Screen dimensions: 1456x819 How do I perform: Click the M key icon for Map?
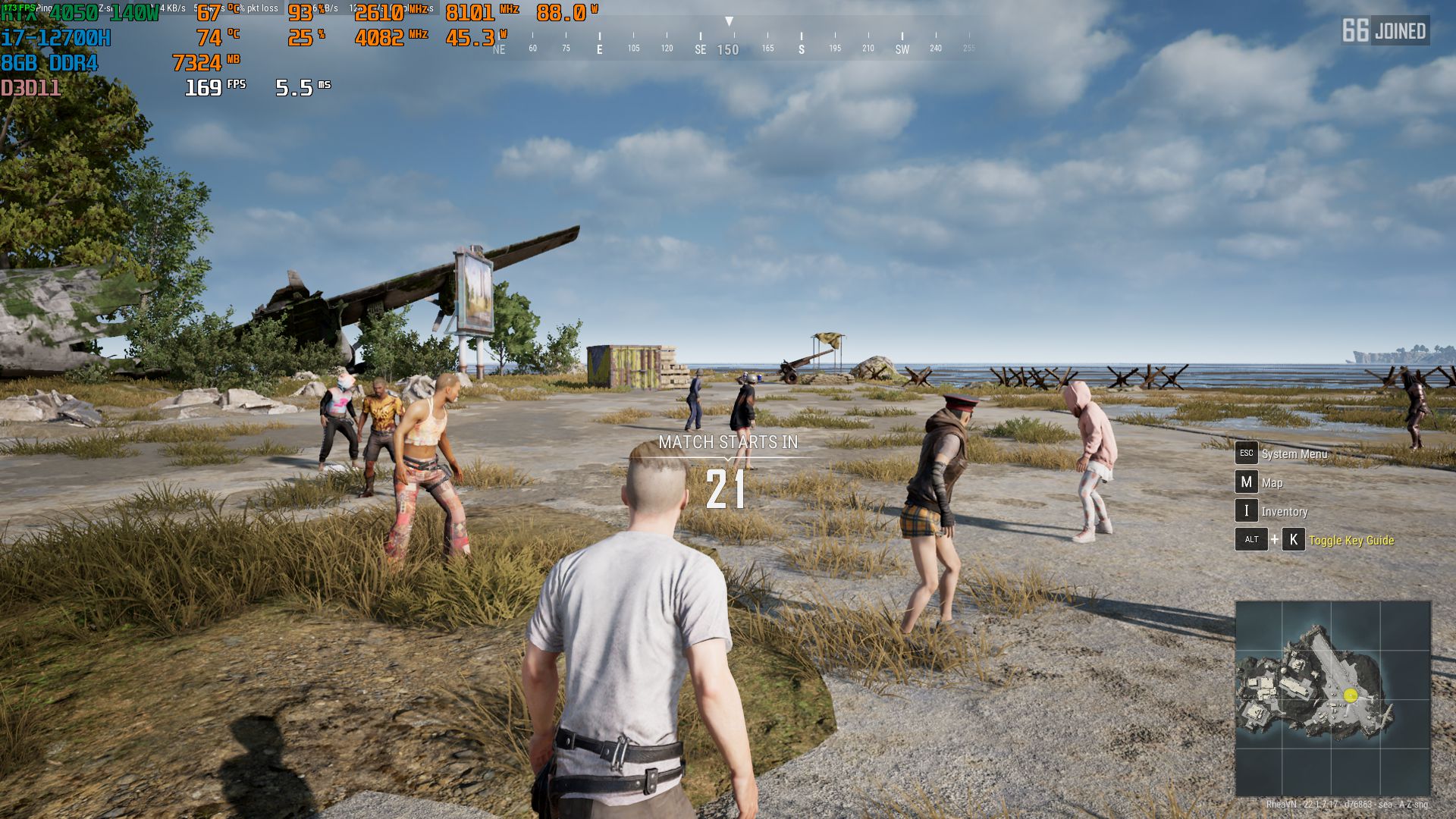point(1247,482)
